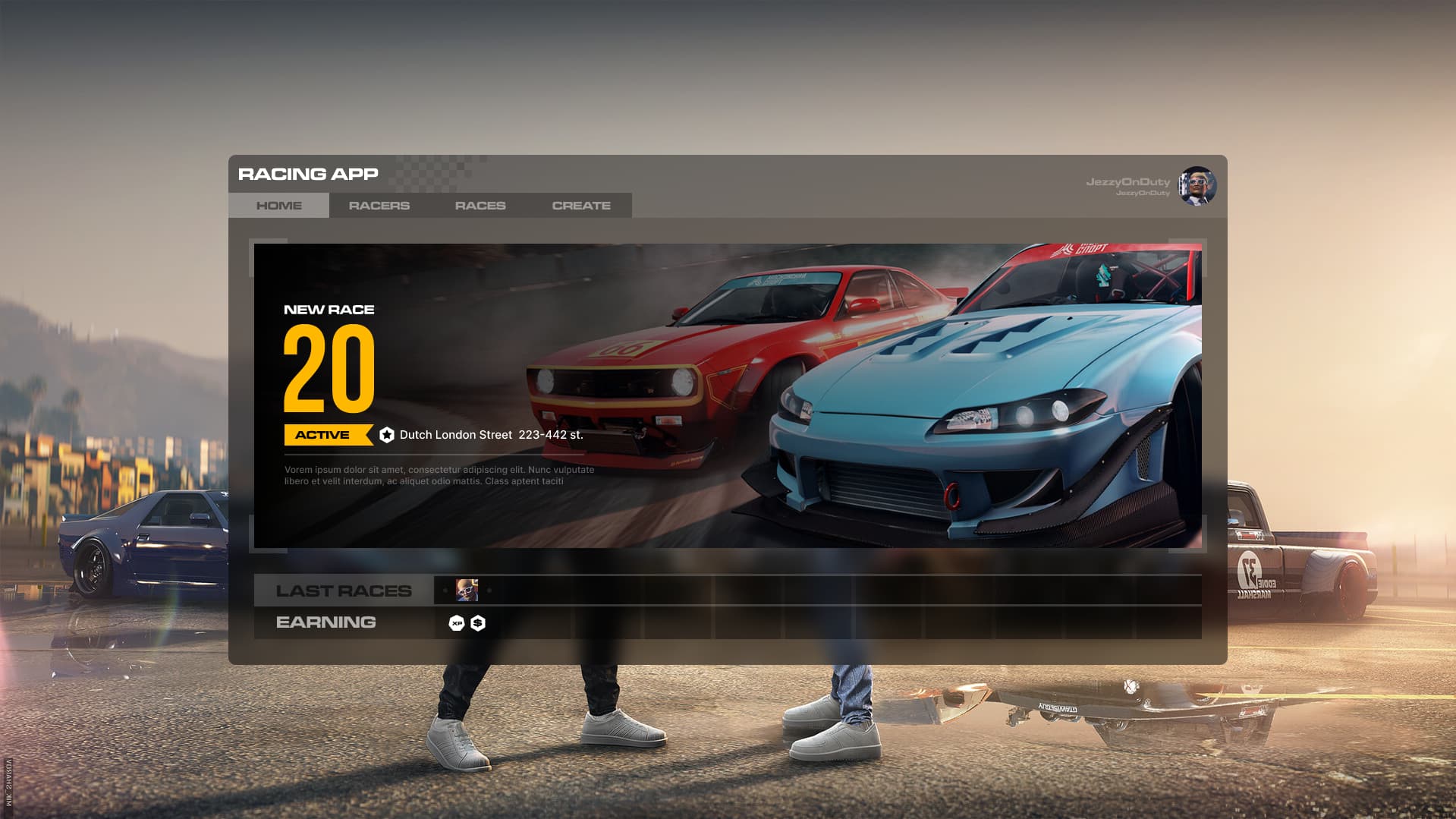Select the XP earnings icon

[x=456, y=622]
